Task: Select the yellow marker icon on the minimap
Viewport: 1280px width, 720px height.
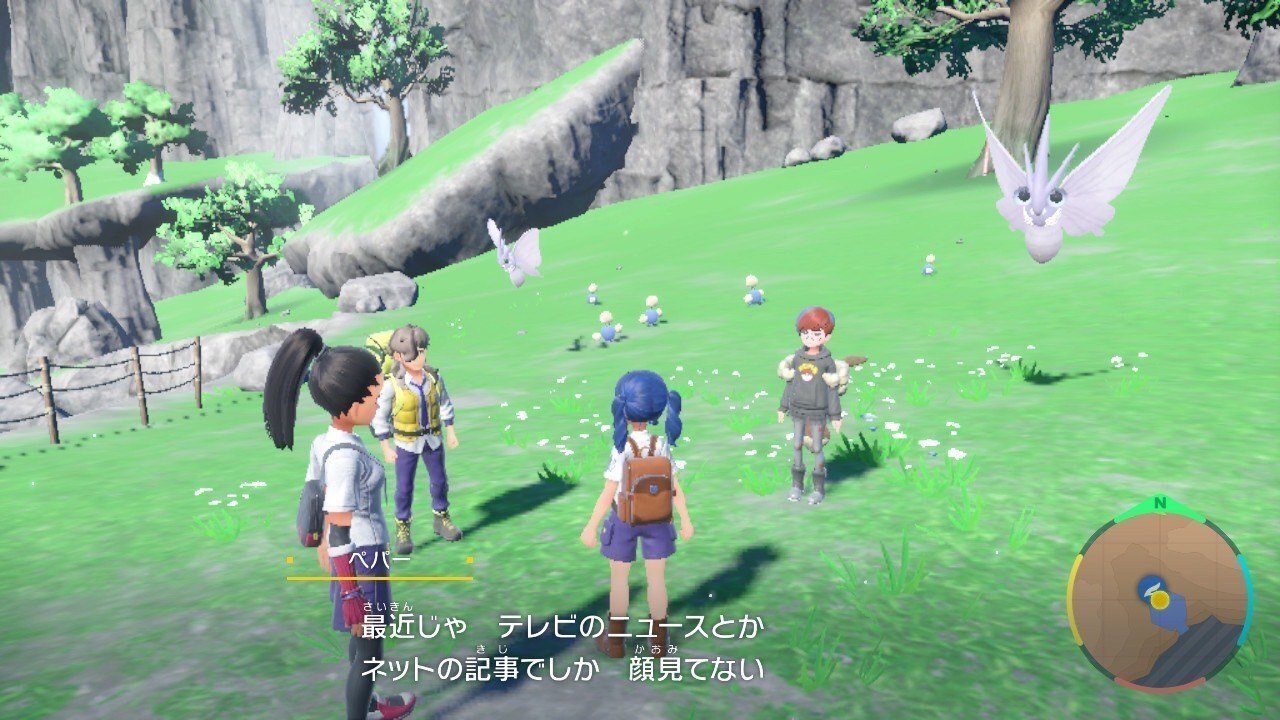Action: tap(1161, 600)
